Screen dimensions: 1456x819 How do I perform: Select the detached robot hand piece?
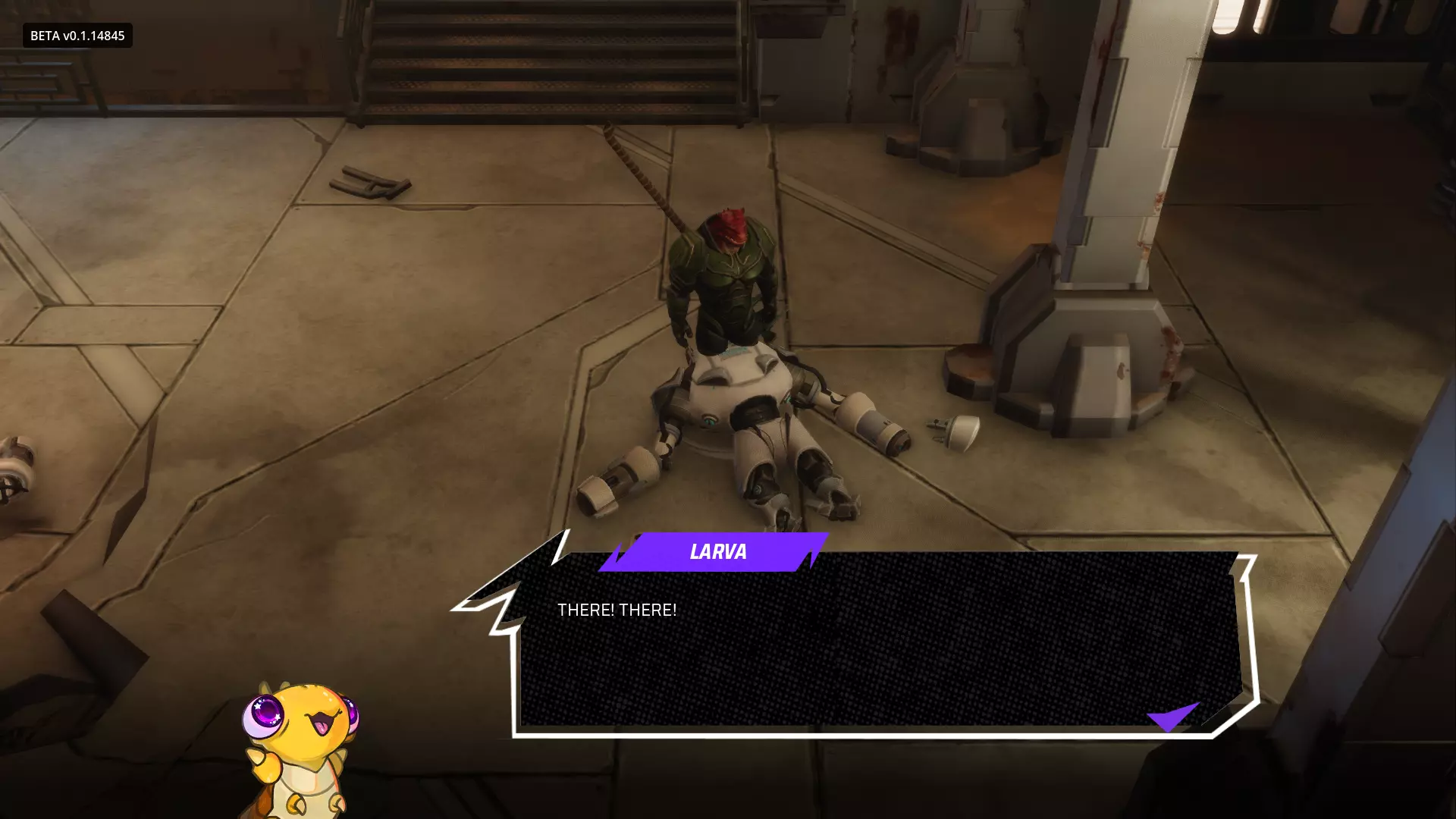coord(950,434)
